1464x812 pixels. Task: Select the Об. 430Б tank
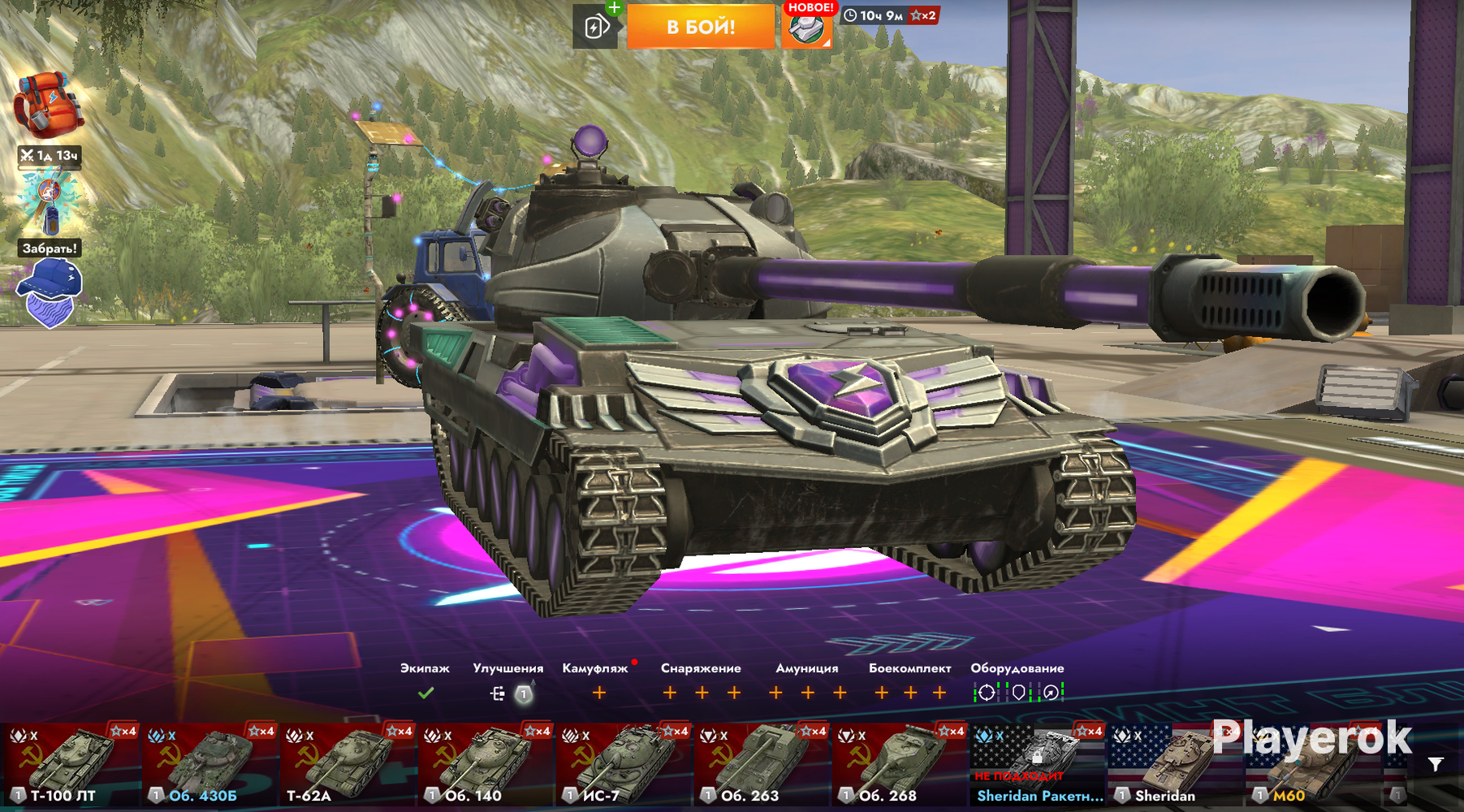click(x=209, y=764)
